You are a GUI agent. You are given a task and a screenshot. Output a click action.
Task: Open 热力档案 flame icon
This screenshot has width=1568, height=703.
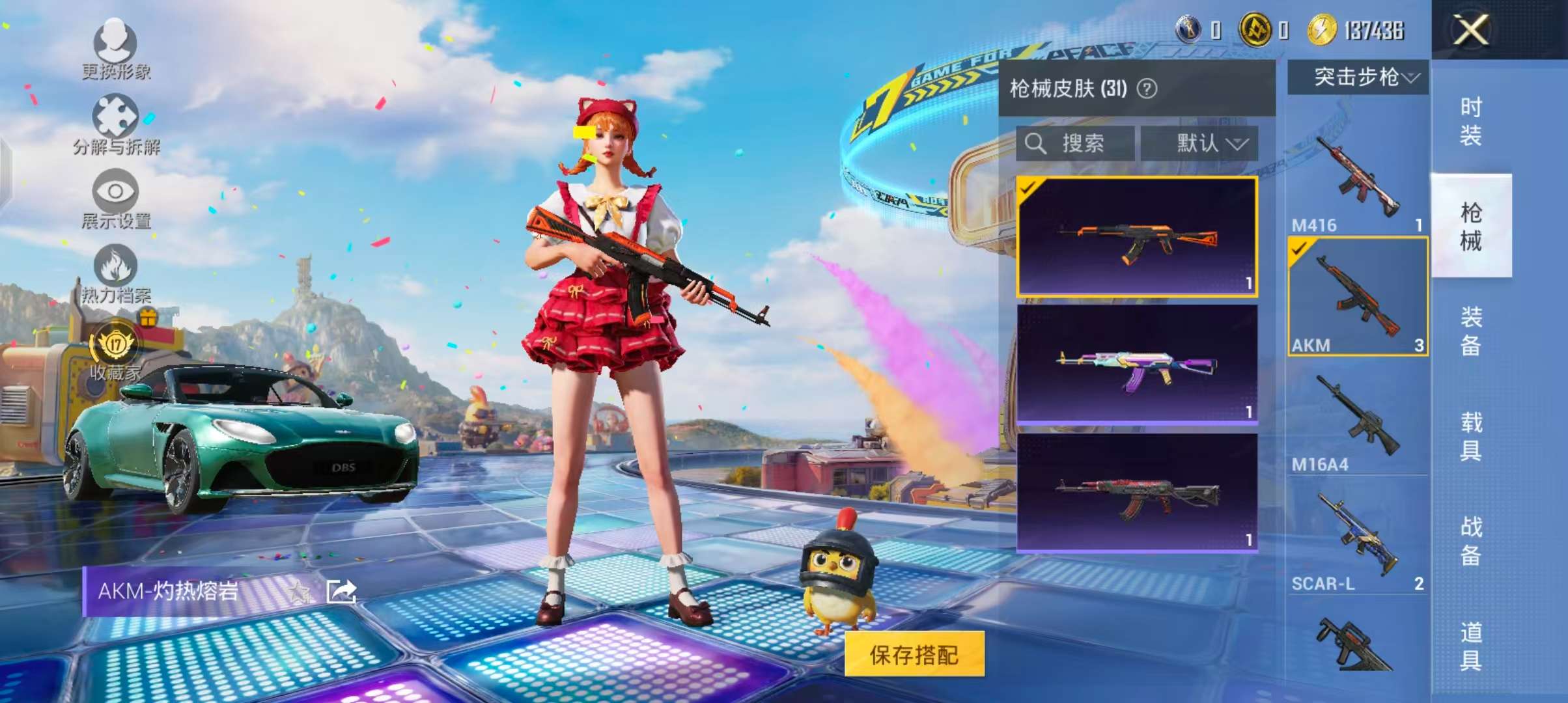[x=116, y=273]
